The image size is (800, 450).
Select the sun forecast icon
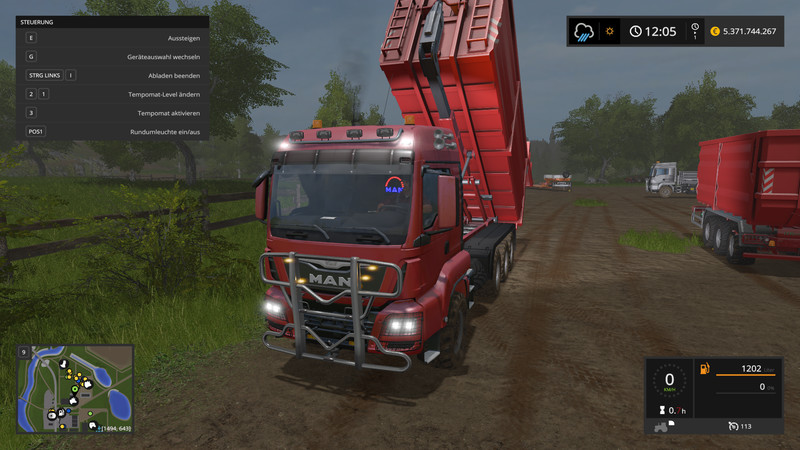click(x=608, y=31)
